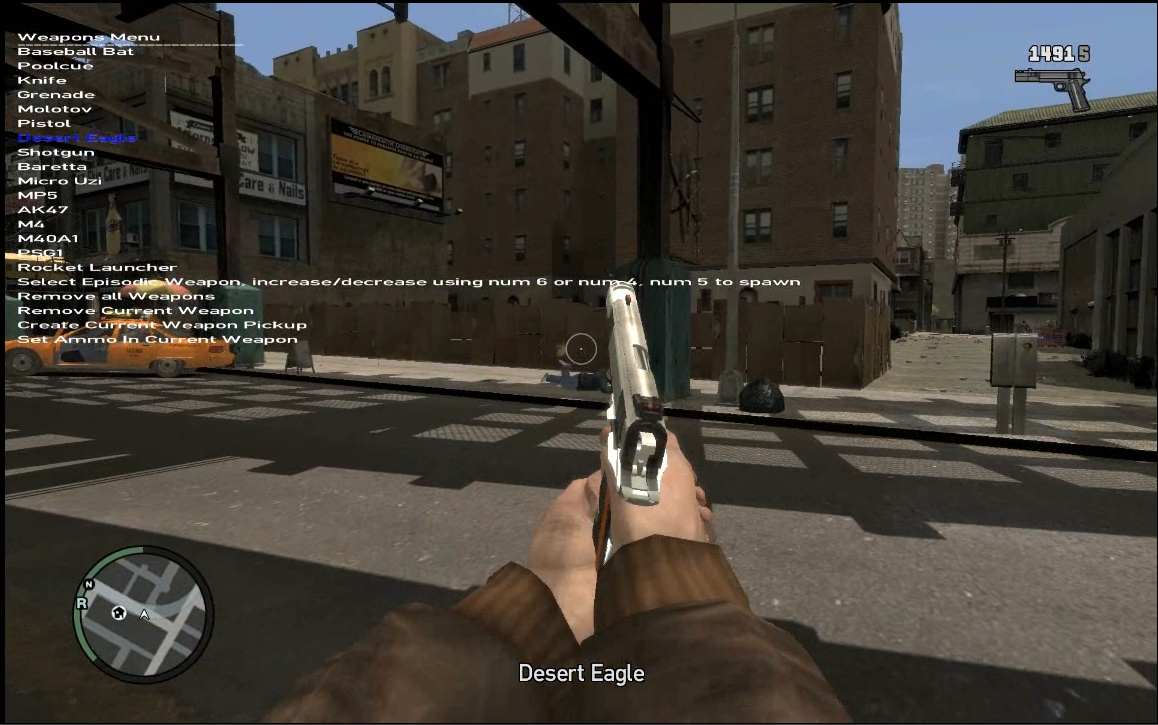
Task: Select the Grenade entry
Action: pyautogui.click(x=56, y=95)
